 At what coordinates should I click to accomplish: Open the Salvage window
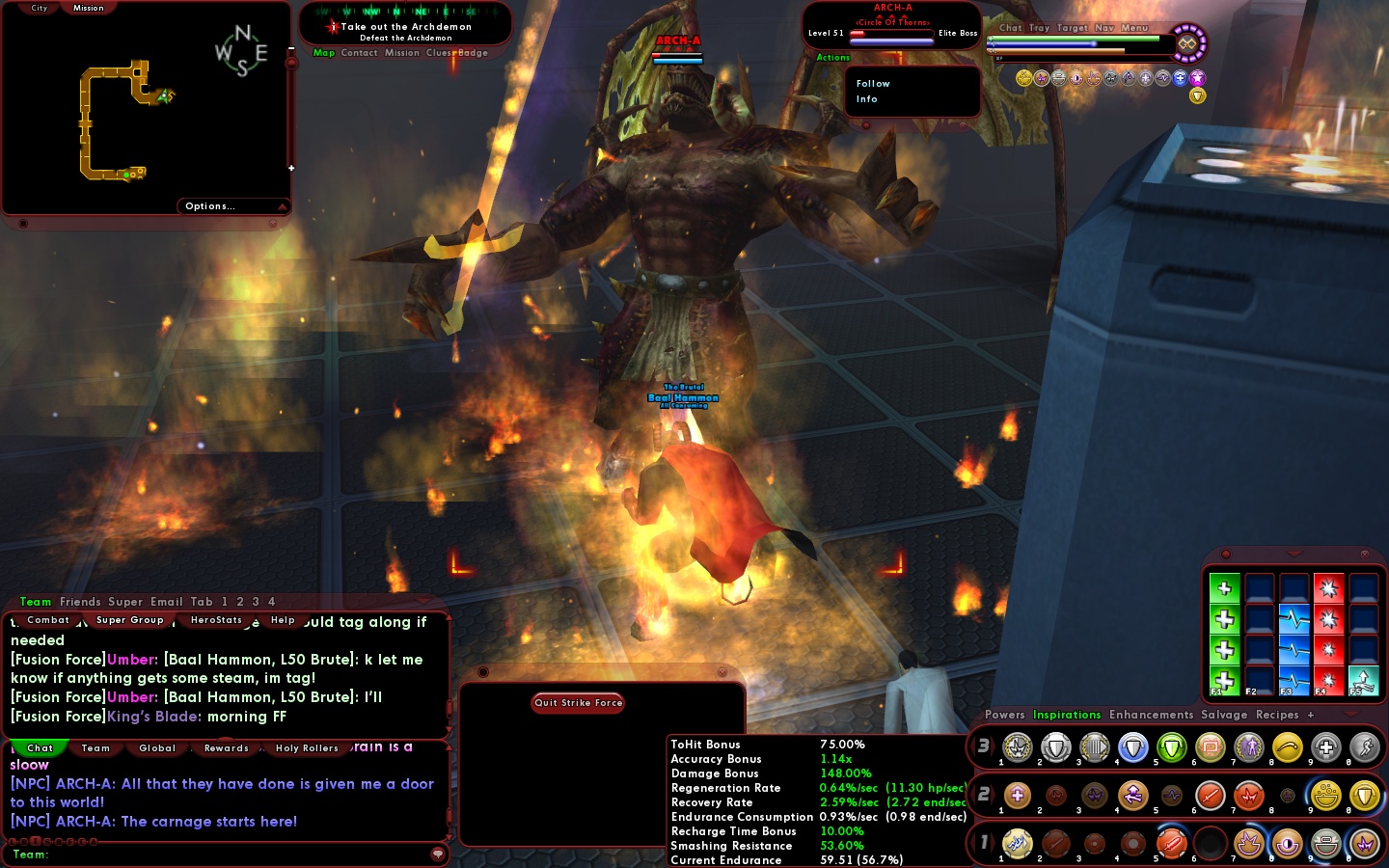(1224, 715)
